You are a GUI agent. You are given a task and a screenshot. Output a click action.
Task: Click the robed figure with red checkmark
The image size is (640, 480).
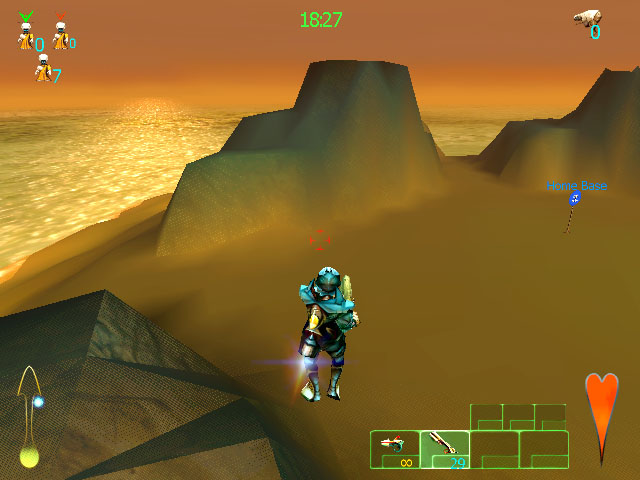(x=60, y=37)
